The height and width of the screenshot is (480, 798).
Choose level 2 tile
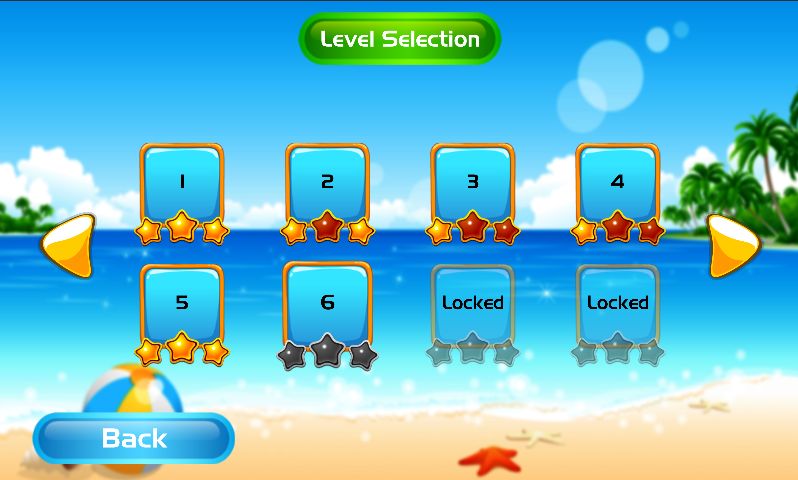click(327, 183)
